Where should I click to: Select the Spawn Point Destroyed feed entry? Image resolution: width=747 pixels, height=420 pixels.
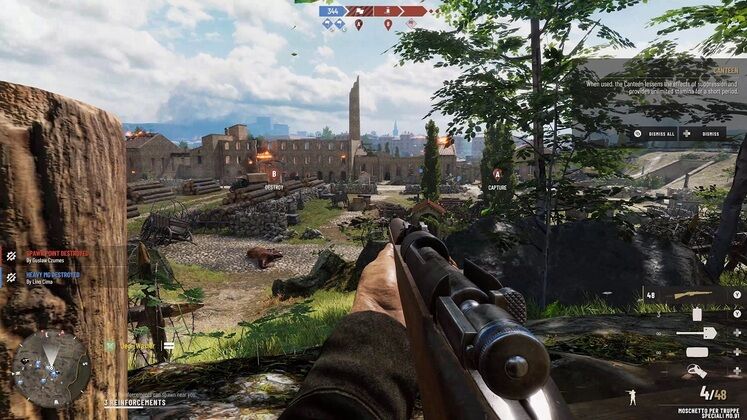coord(60,256)
